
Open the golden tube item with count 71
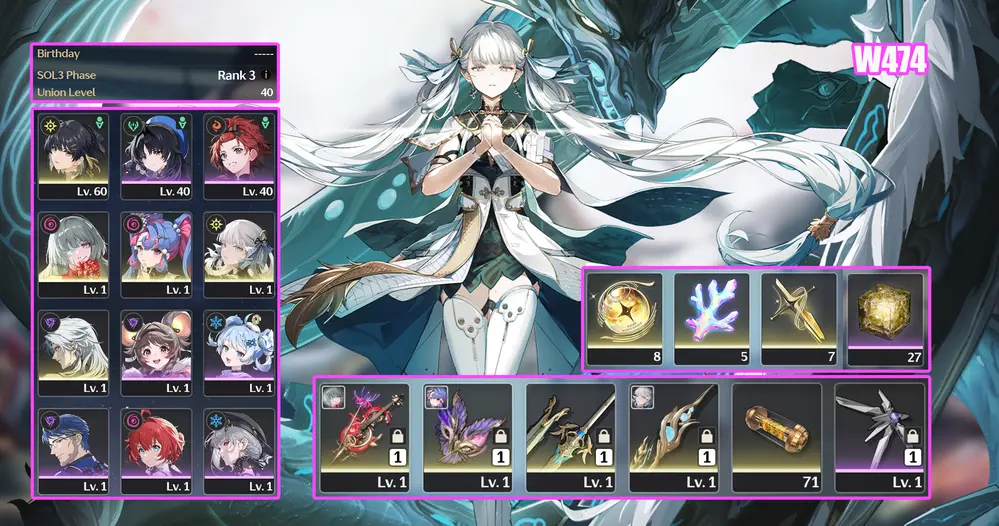coord(775,437)
